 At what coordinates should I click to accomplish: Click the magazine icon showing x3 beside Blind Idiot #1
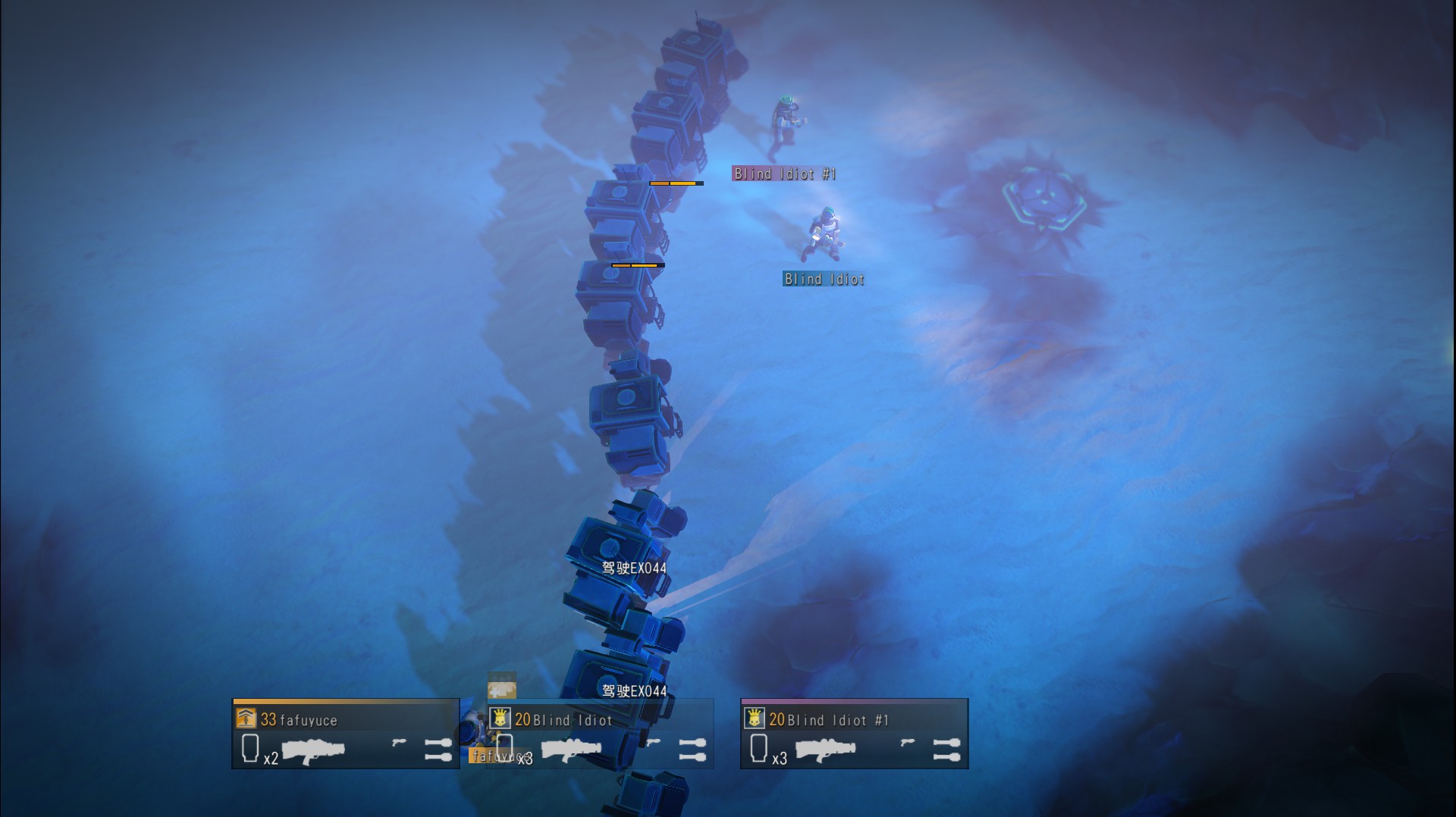[x=759, y=747]
